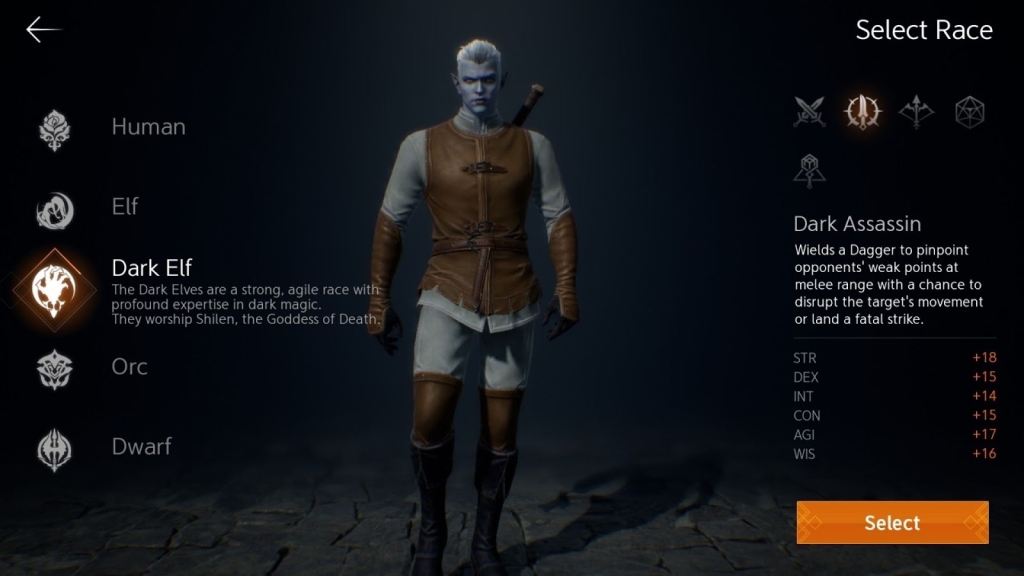Select the crossed swords class icon
Viewport: 1024px width, 576px height.
[x=809, y=112]
